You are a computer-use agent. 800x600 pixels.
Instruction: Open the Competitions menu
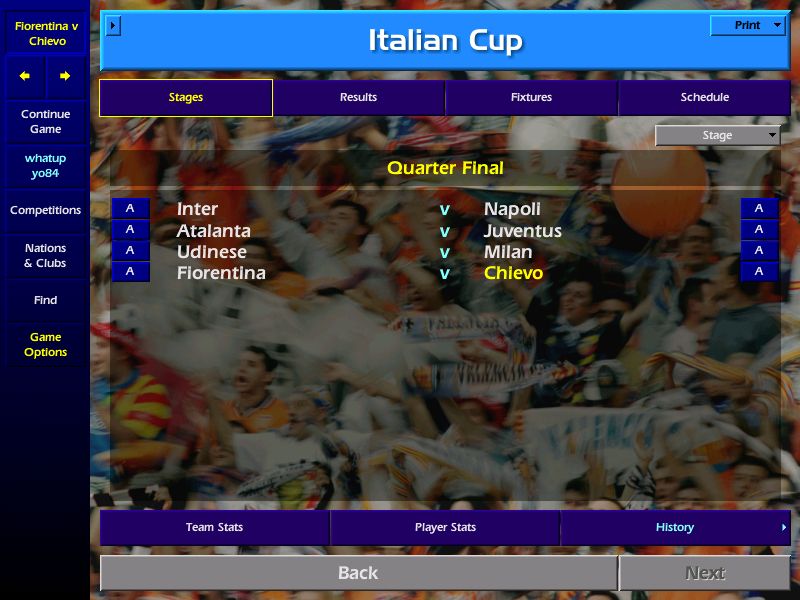click(45, 210)
